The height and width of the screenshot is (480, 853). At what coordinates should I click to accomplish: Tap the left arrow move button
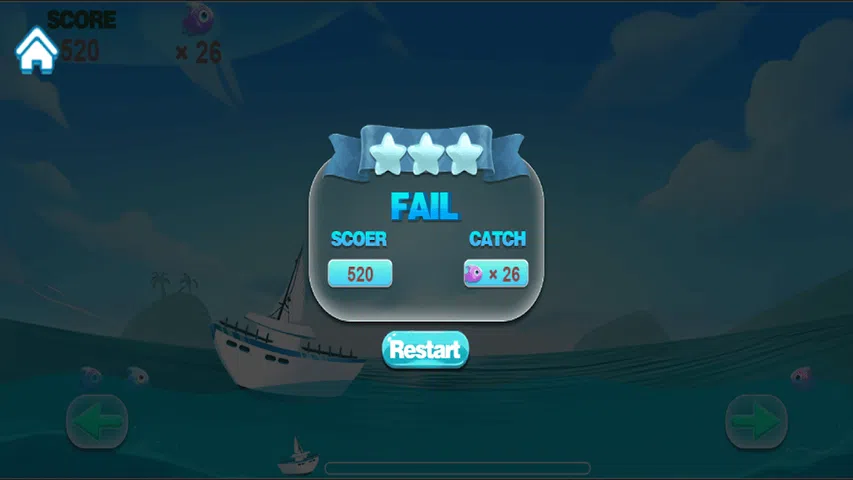pos(97,422)
